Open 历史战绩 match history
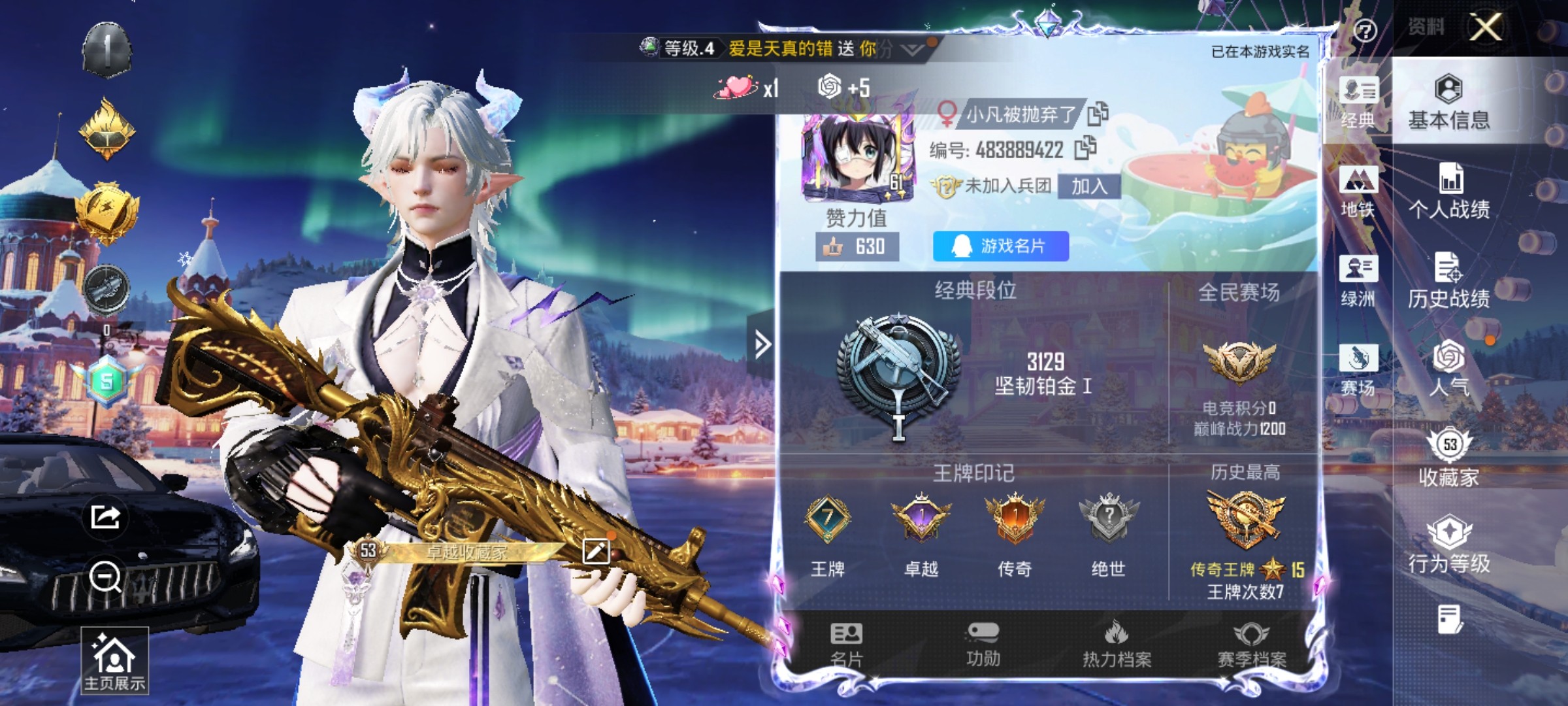This screenshot has width=1568, height=706. 1448,281
